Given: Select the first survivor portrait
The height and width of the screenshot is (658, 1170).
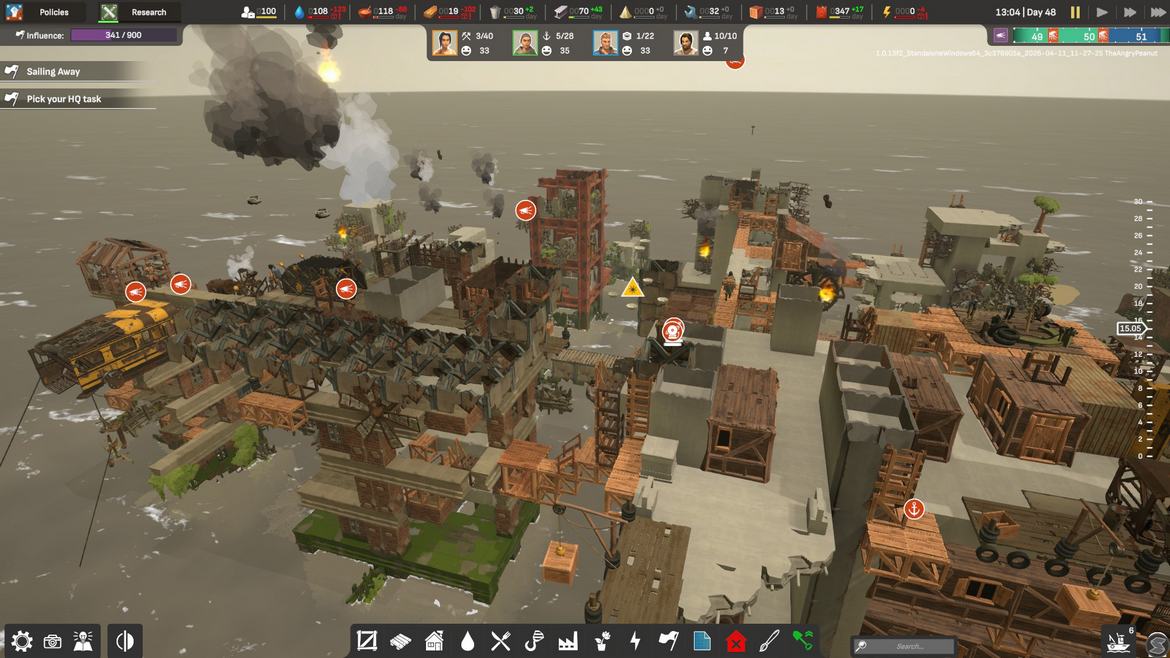Looking at the screenshot, I should [445, 43].
